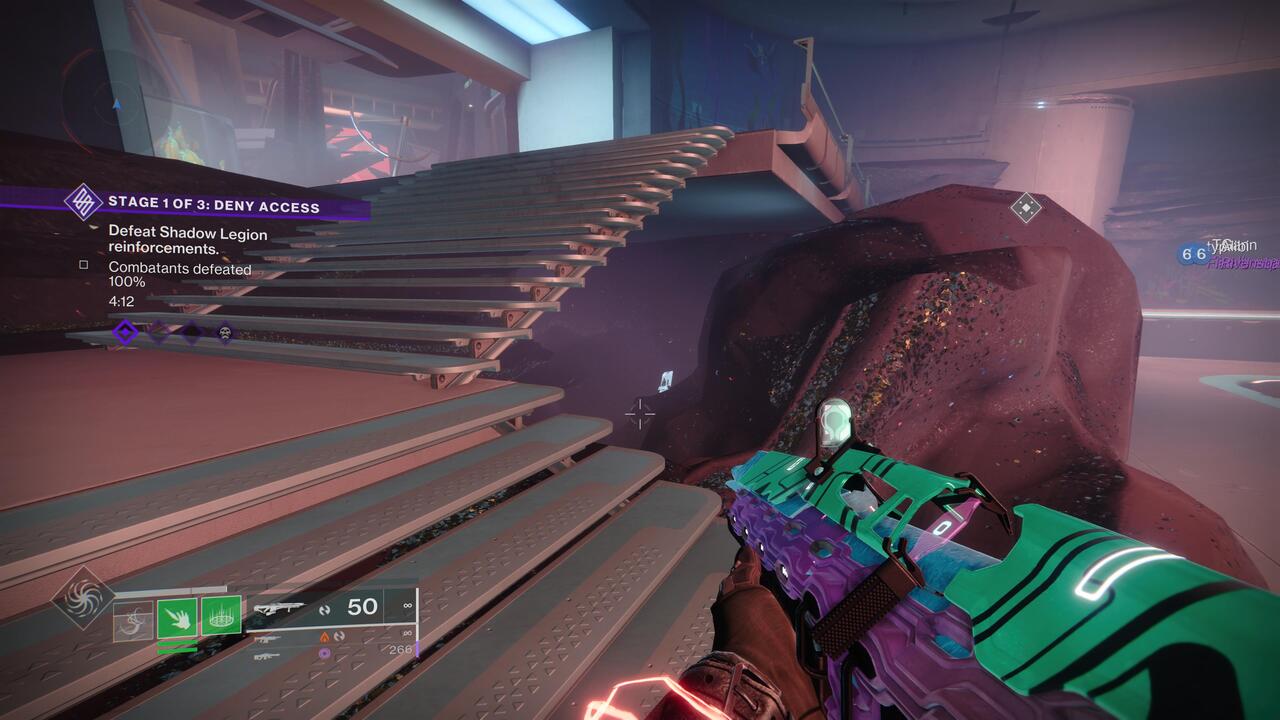
Task: Select the equipped auto rifle silhouette icon
Action: point(280,606)
